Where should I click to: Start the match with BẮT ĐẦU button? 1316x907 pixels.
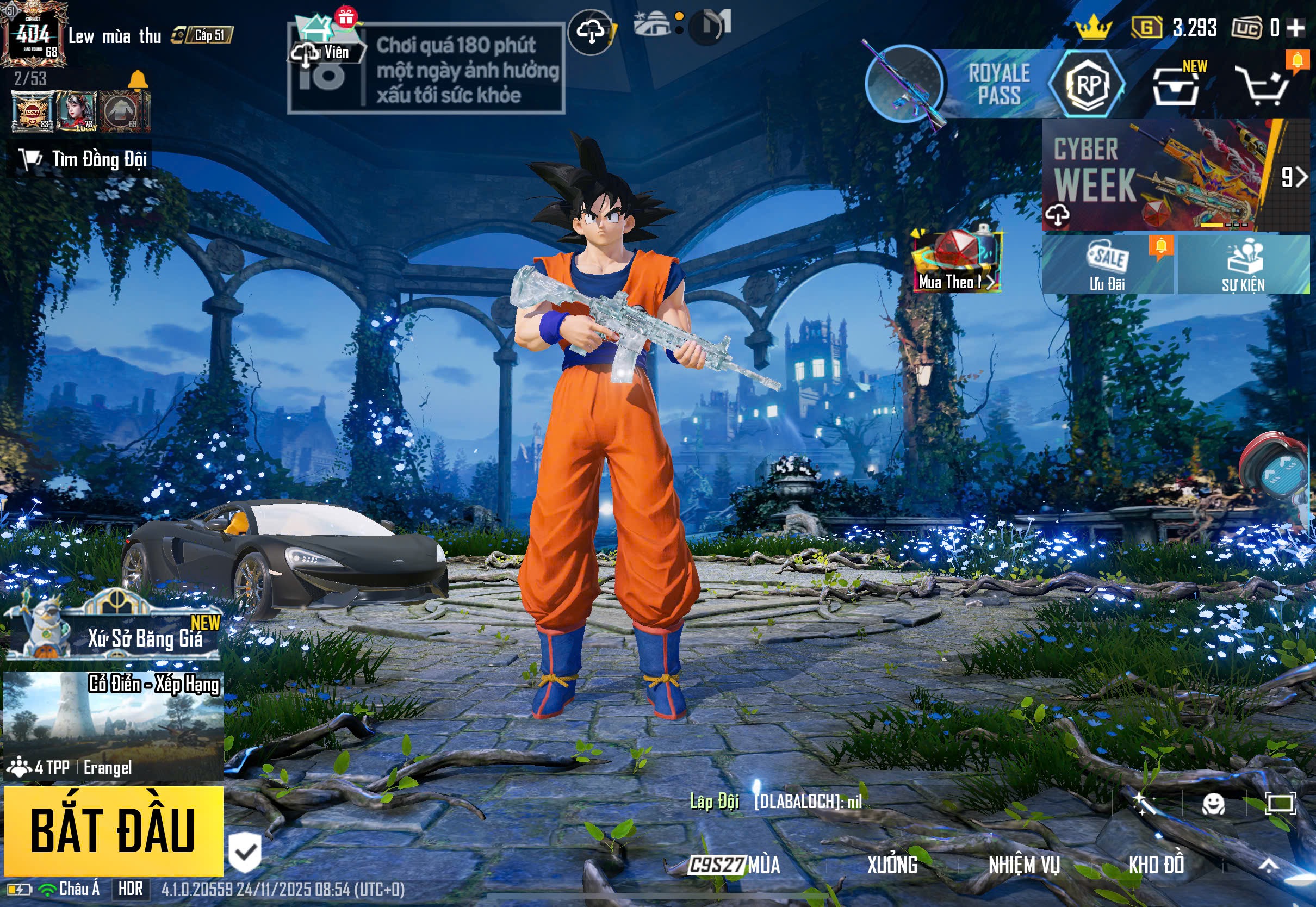pos(113,831)
